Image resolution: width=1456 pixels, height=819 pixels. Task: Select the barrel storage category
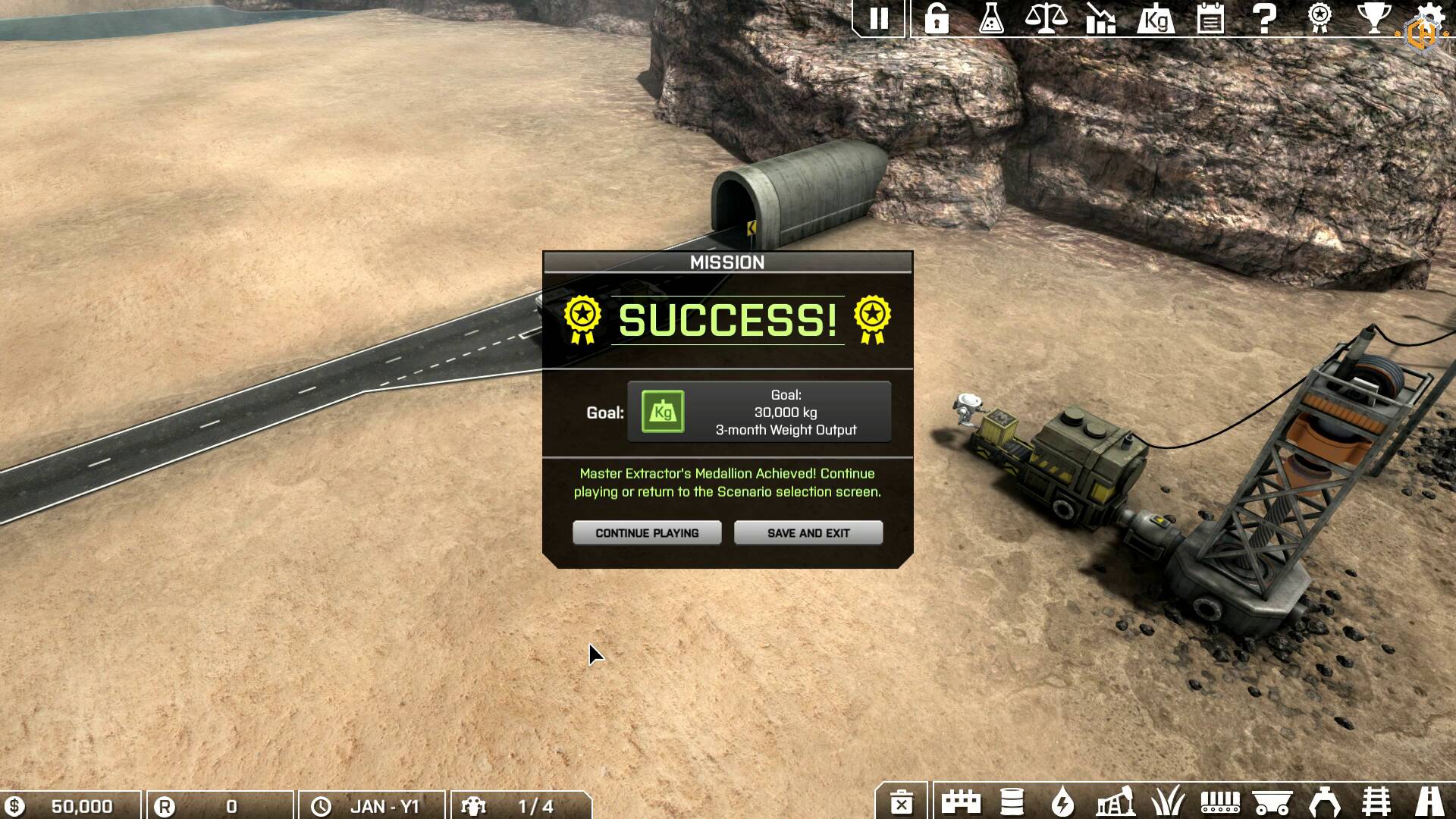tap(1012, 802)
